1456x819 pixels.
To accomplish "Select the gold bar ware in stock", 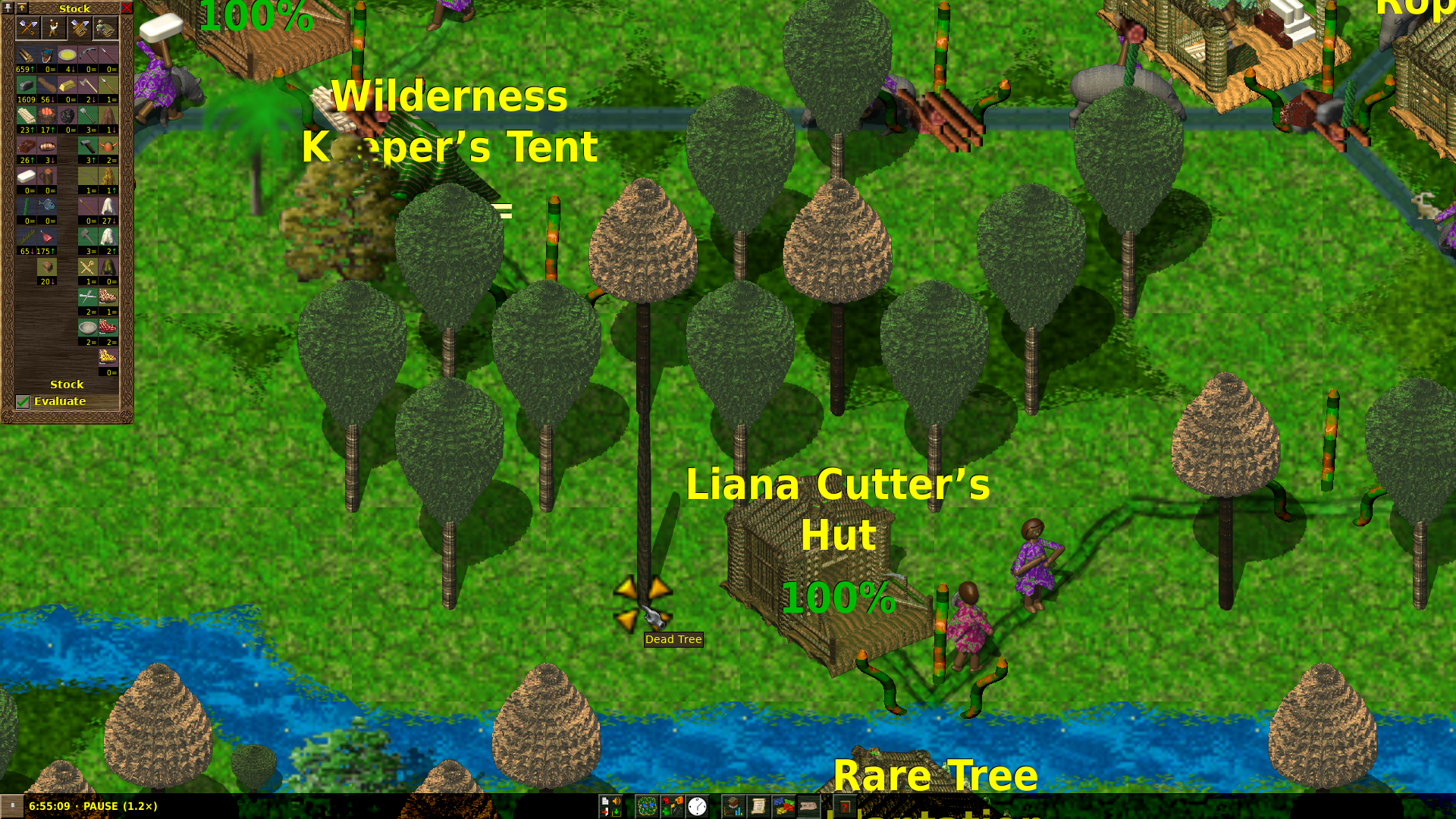I will (67, 86).
